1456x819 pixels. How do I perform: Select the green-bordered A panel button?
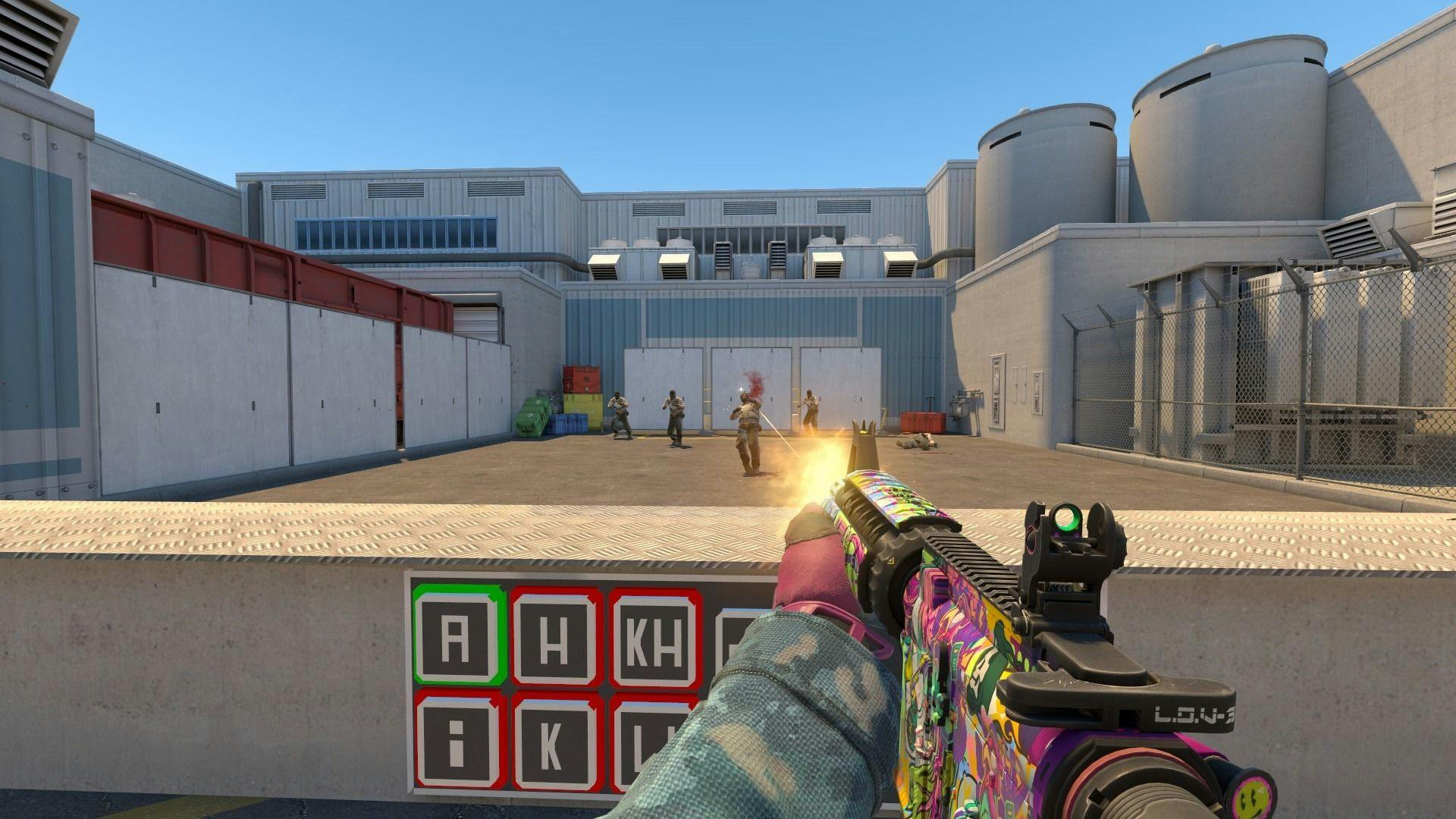[457, 635]
